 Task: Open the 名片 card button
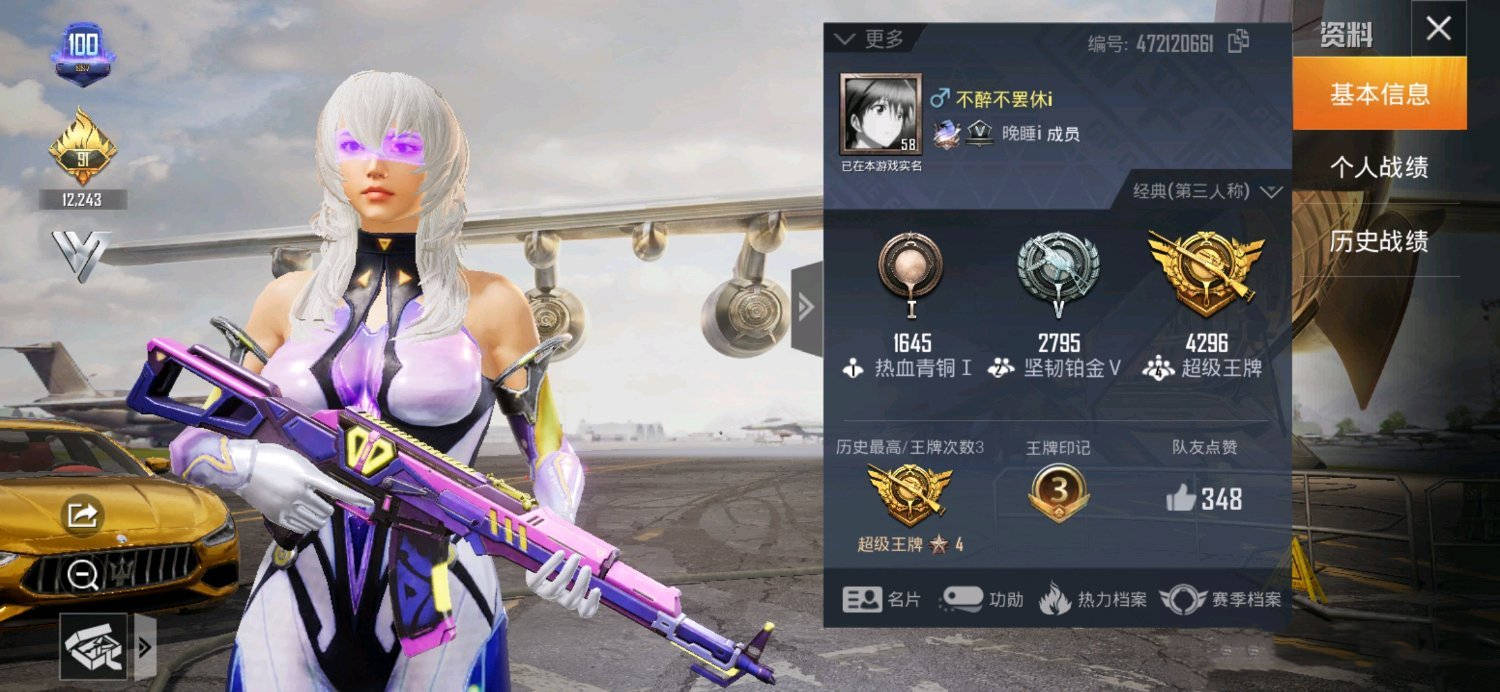[x=881, y=599]
